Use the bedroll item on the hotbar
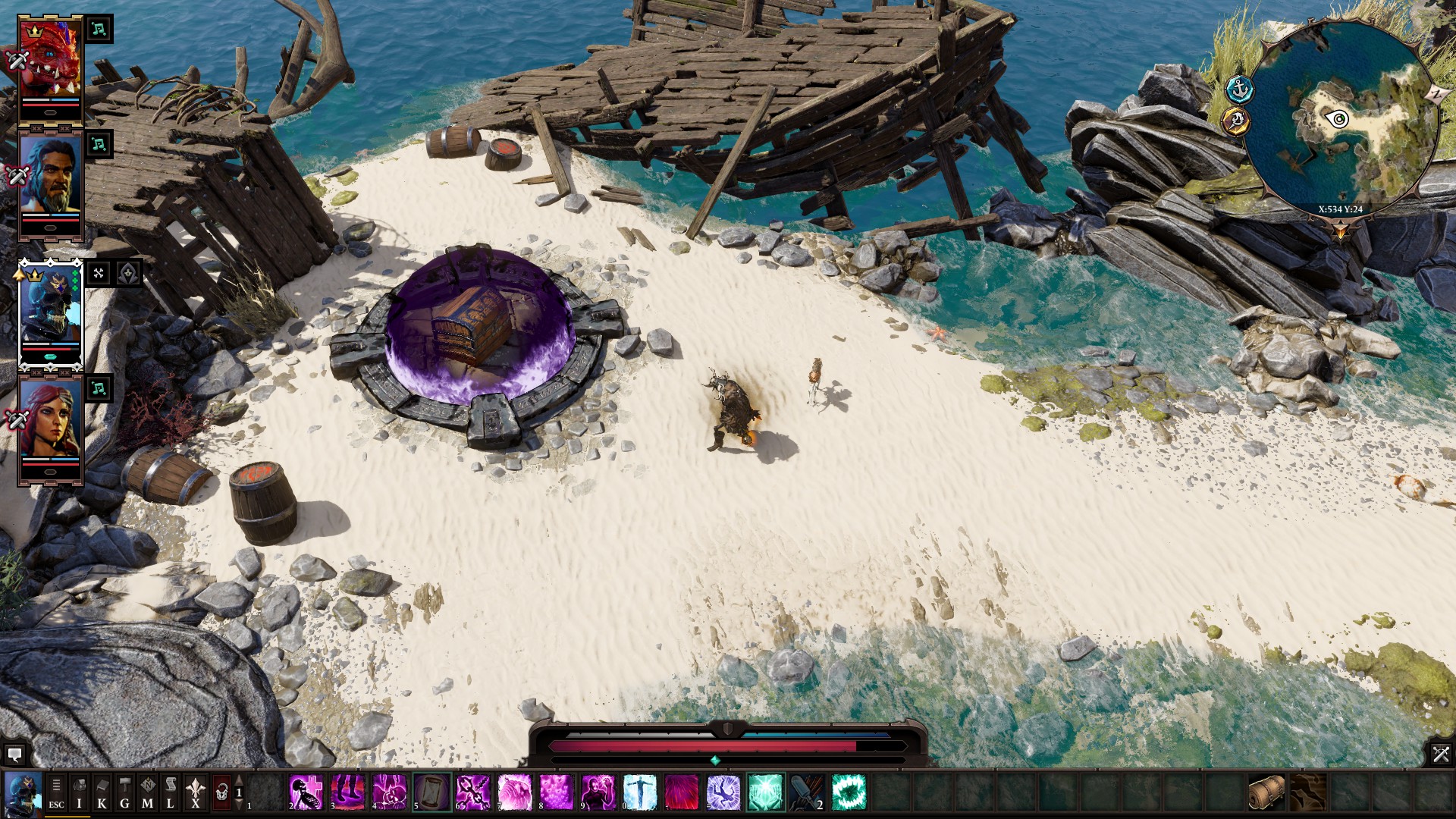1456x819 pixels. [x=1266, y=792]
